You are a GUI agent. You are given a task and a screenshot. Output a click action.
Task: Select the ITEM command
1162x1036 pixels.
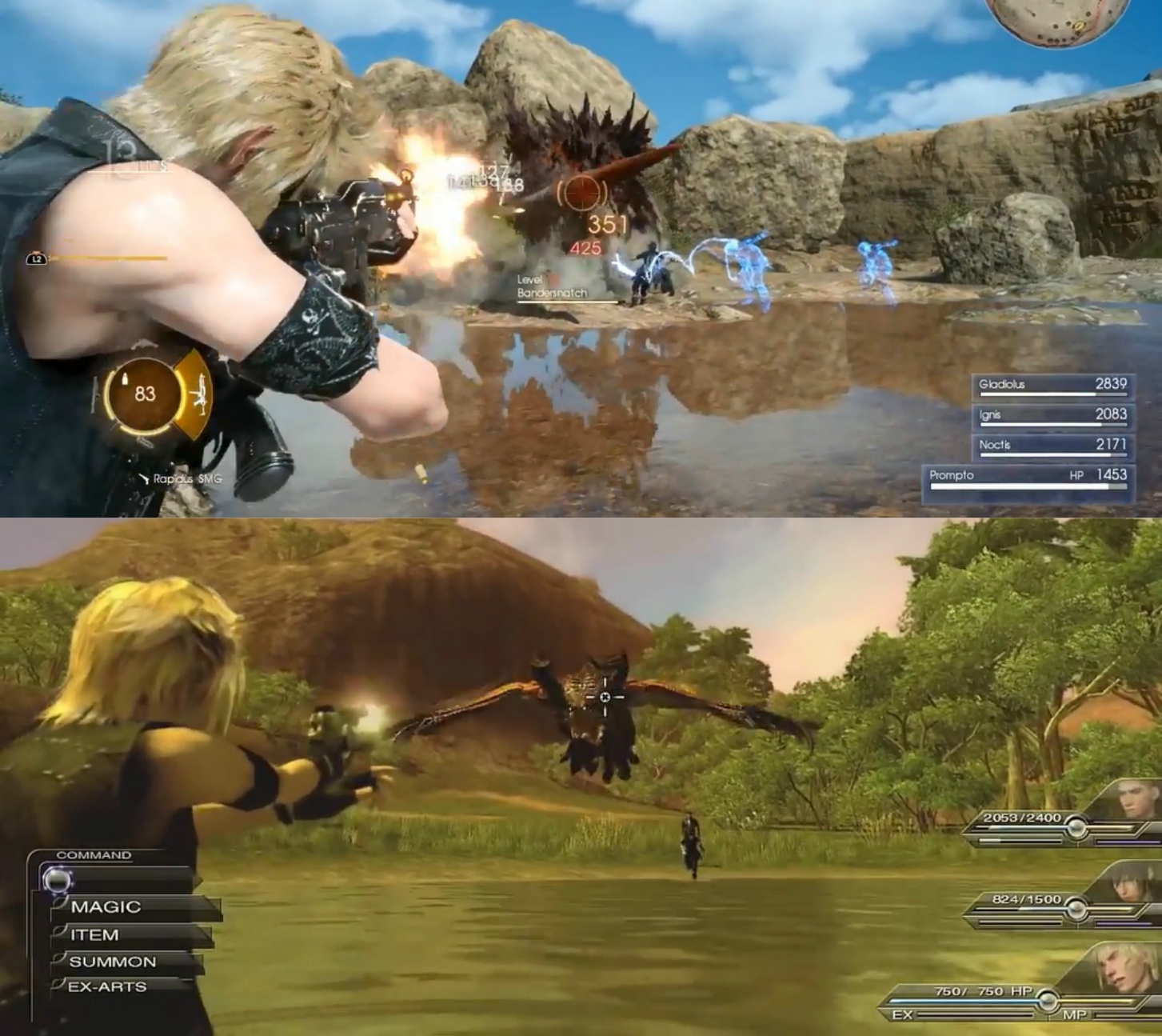(94, 934)
